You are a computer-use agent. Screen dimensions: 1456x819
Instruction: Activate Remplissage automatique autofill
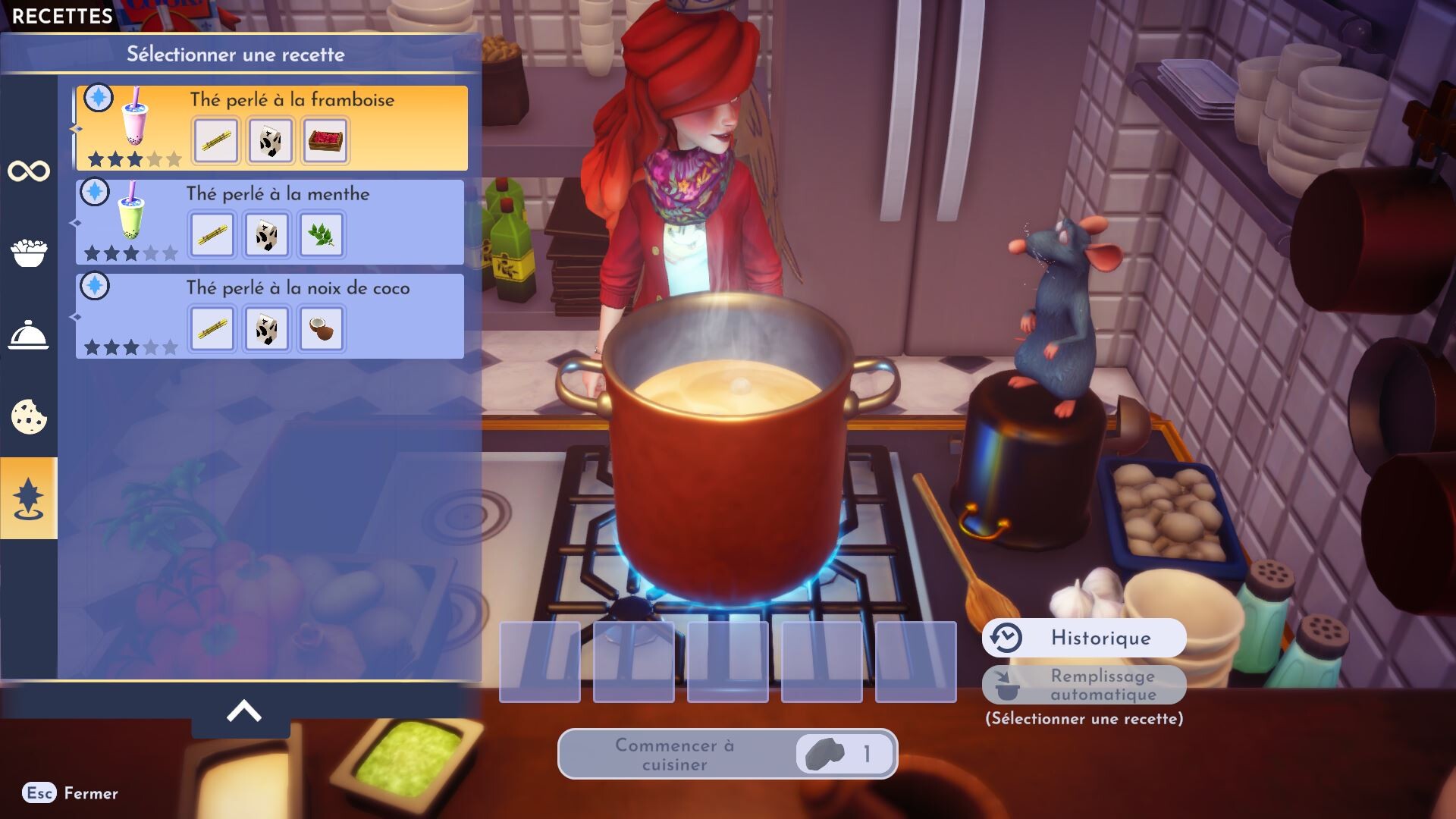(x=1084, y=685)
